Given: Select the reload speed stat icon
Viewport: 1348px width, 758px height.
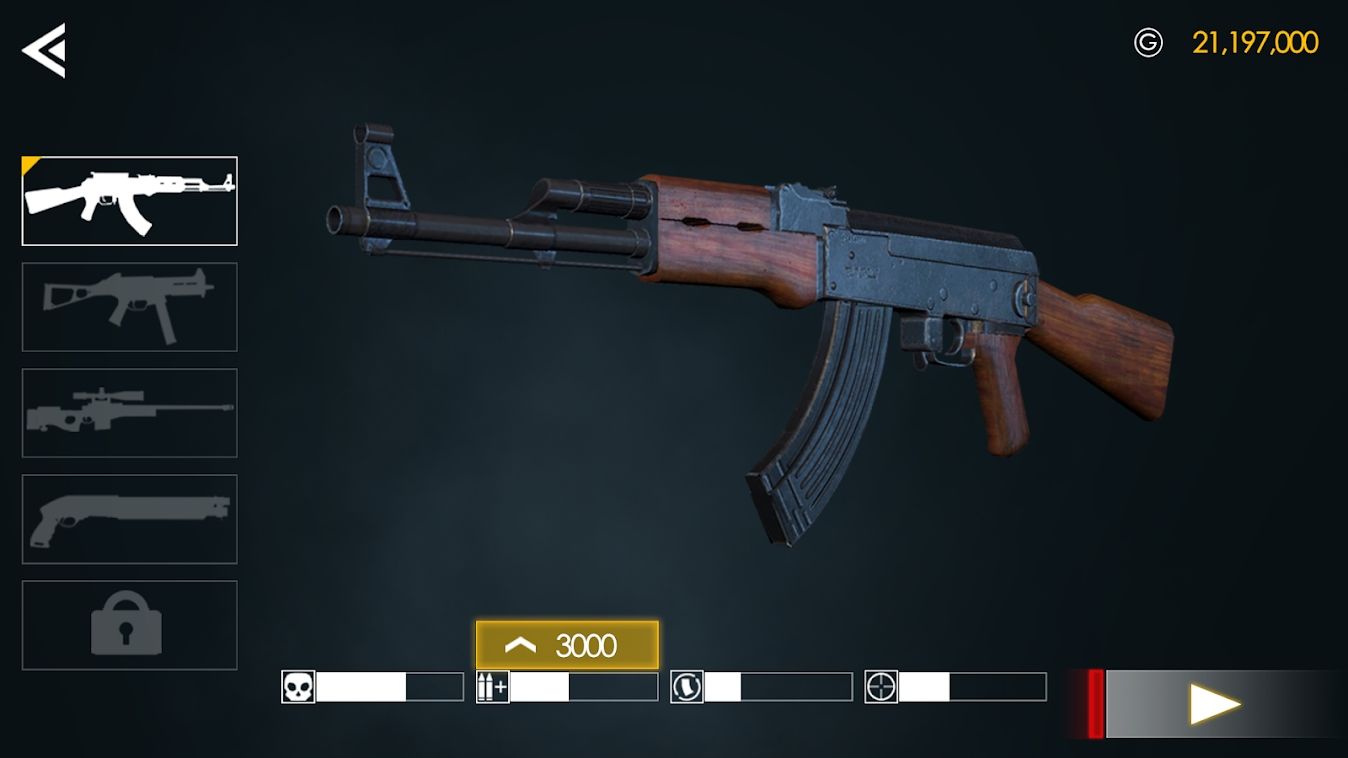Looking at the screenshot, I should pyautogui.click(x=688, y=686).
